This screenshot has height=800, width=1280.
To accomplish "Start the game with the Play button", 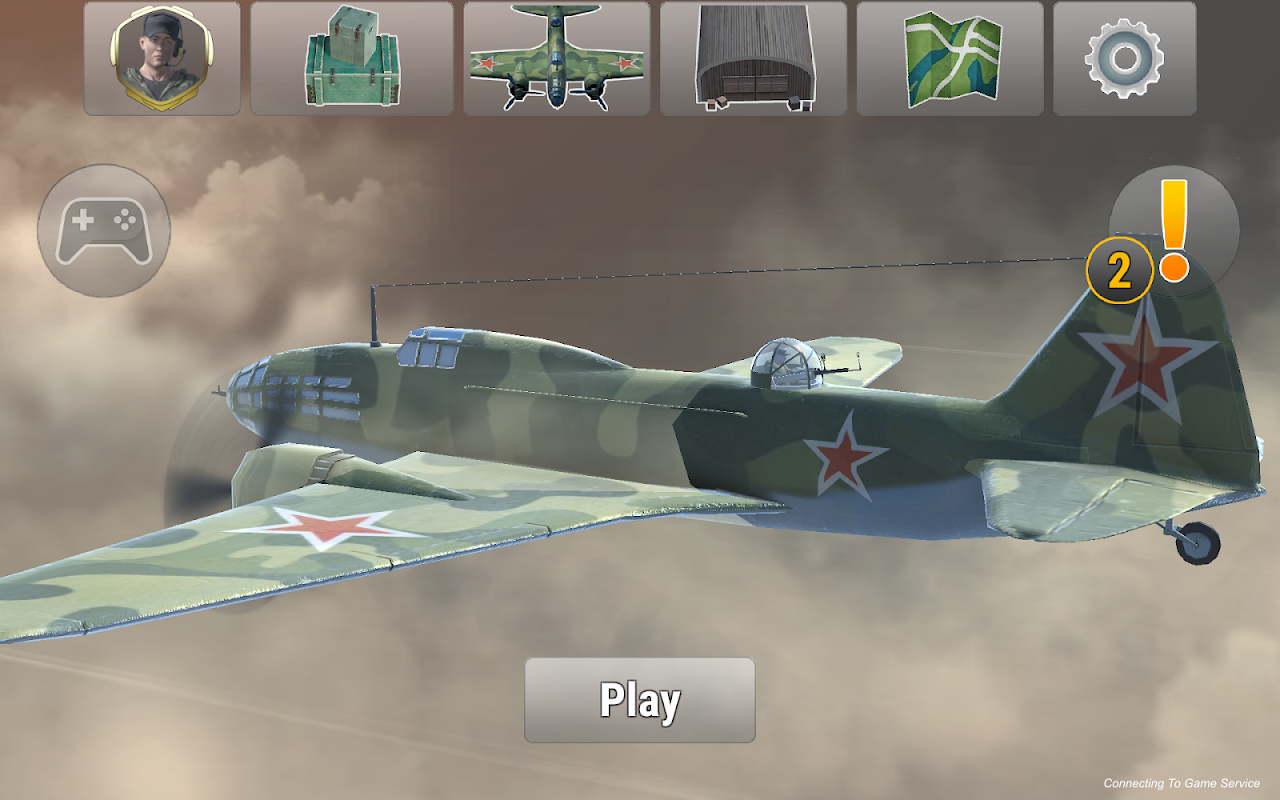I will tap(639, 700).
